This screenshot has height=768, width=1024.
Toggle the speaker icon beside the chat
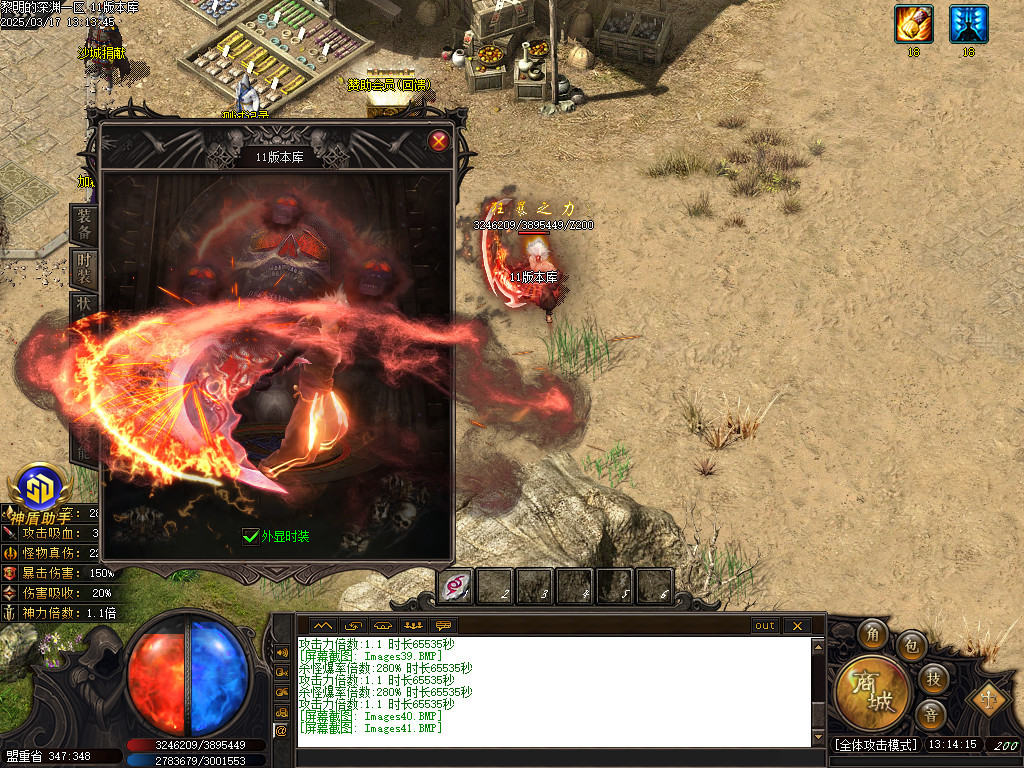(x=281, y=652)
